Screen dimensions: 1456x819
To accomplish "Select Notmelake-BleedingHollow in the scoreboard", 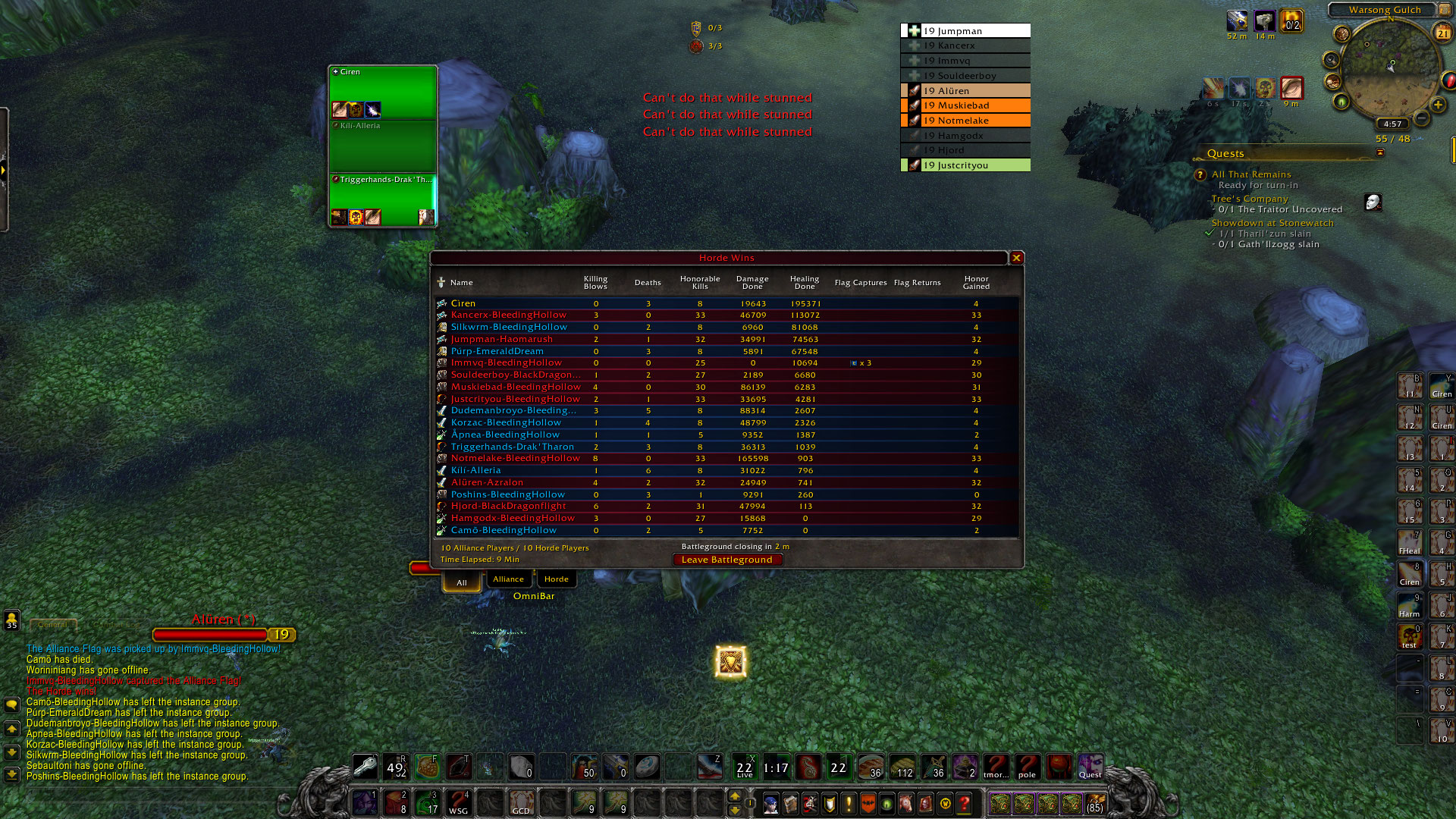I will pyautogui.click(x=515, y=458).
